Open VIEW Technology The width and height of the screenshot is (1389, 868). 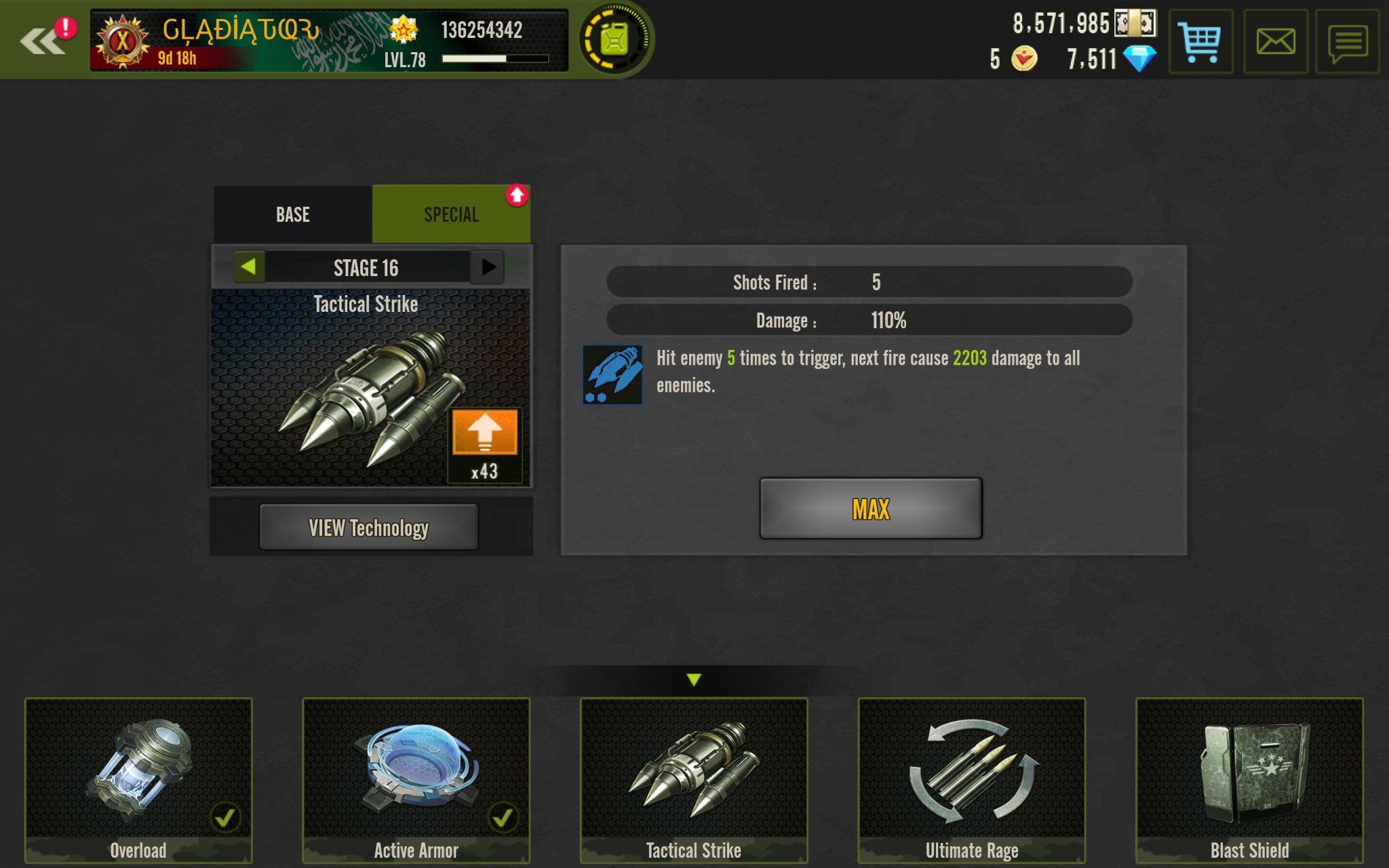click(x=368, y=527)
